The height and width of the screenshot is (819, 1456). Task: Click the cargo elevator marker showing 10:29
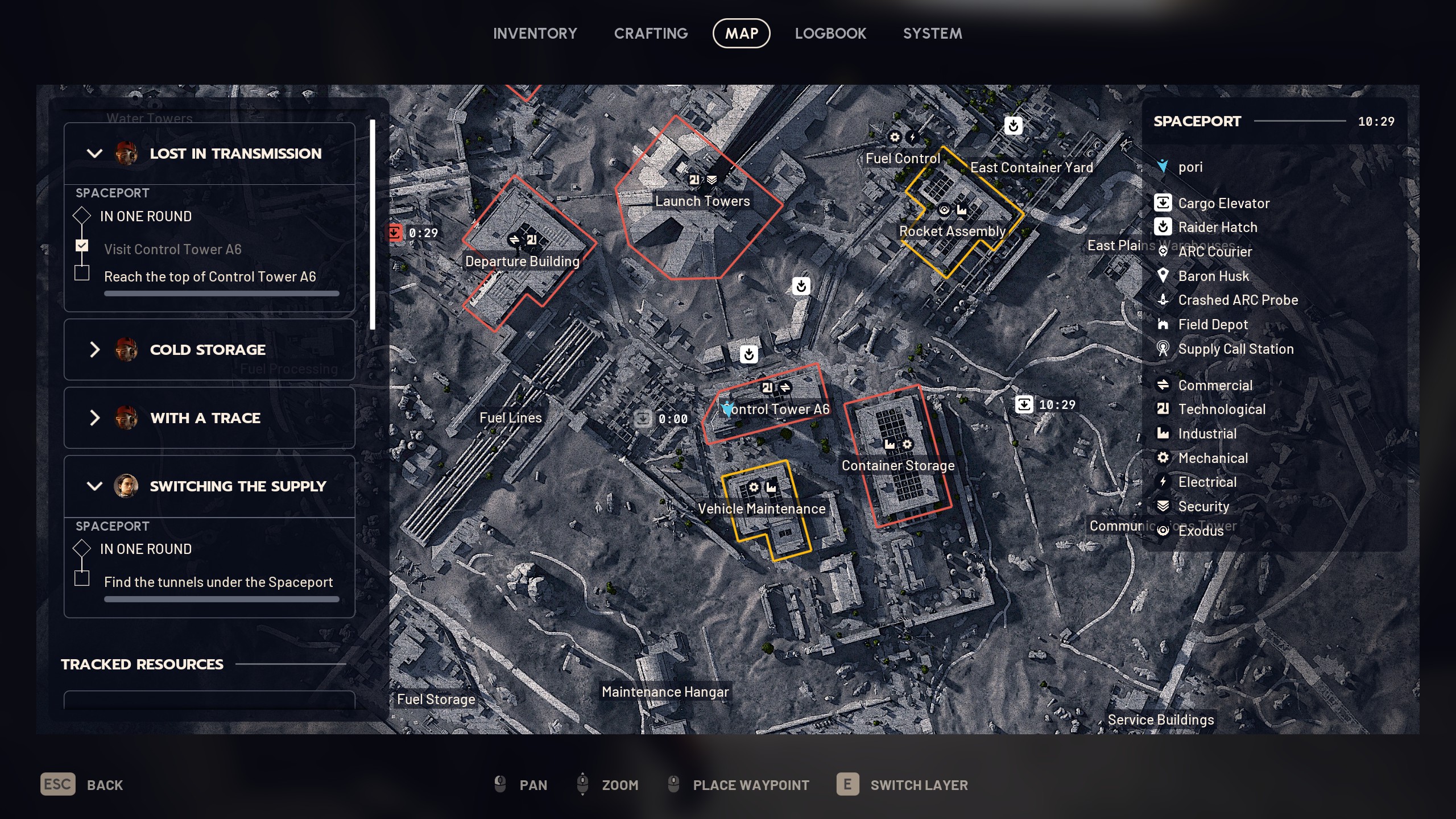tap(1024, 404)
